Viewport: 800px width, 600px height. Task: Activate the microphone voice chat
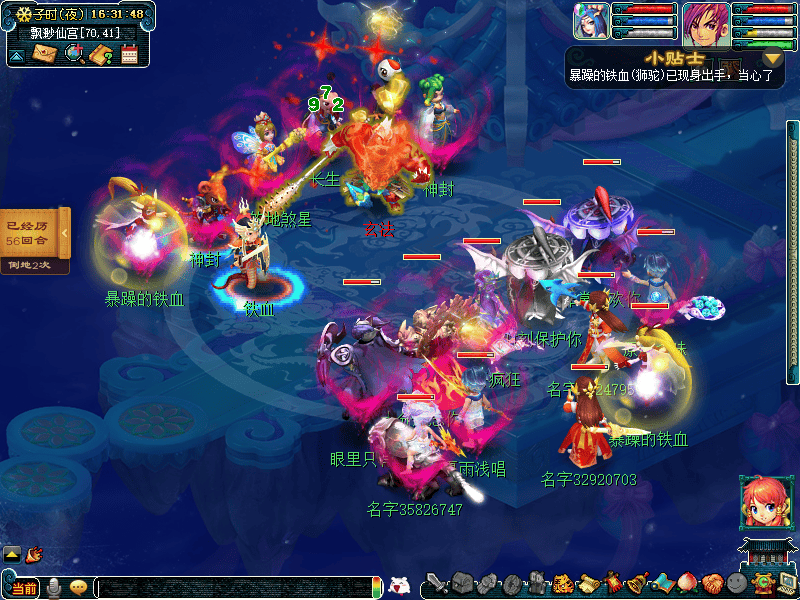tap(53, 587)
